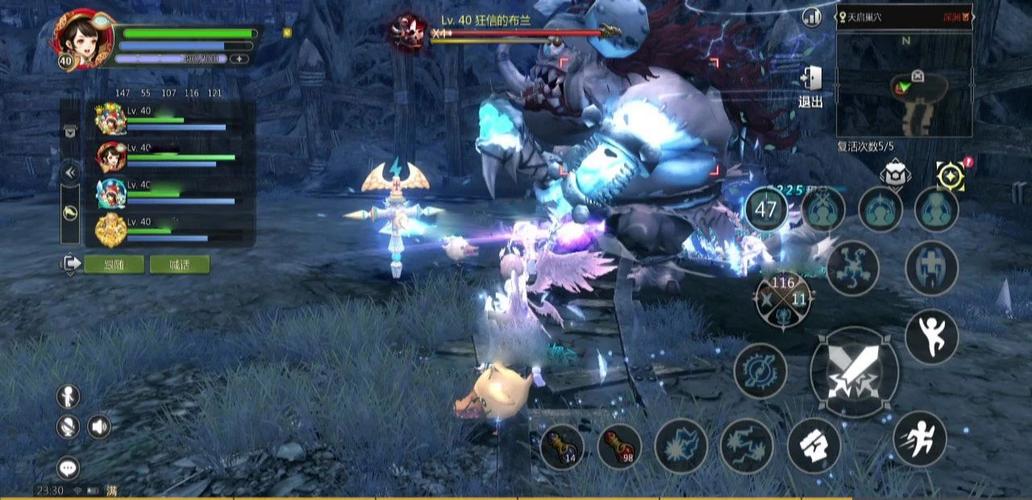This screenshot has height=500, width=1032.
Task: Use the dash running figure skill
Action: [919, 438]
